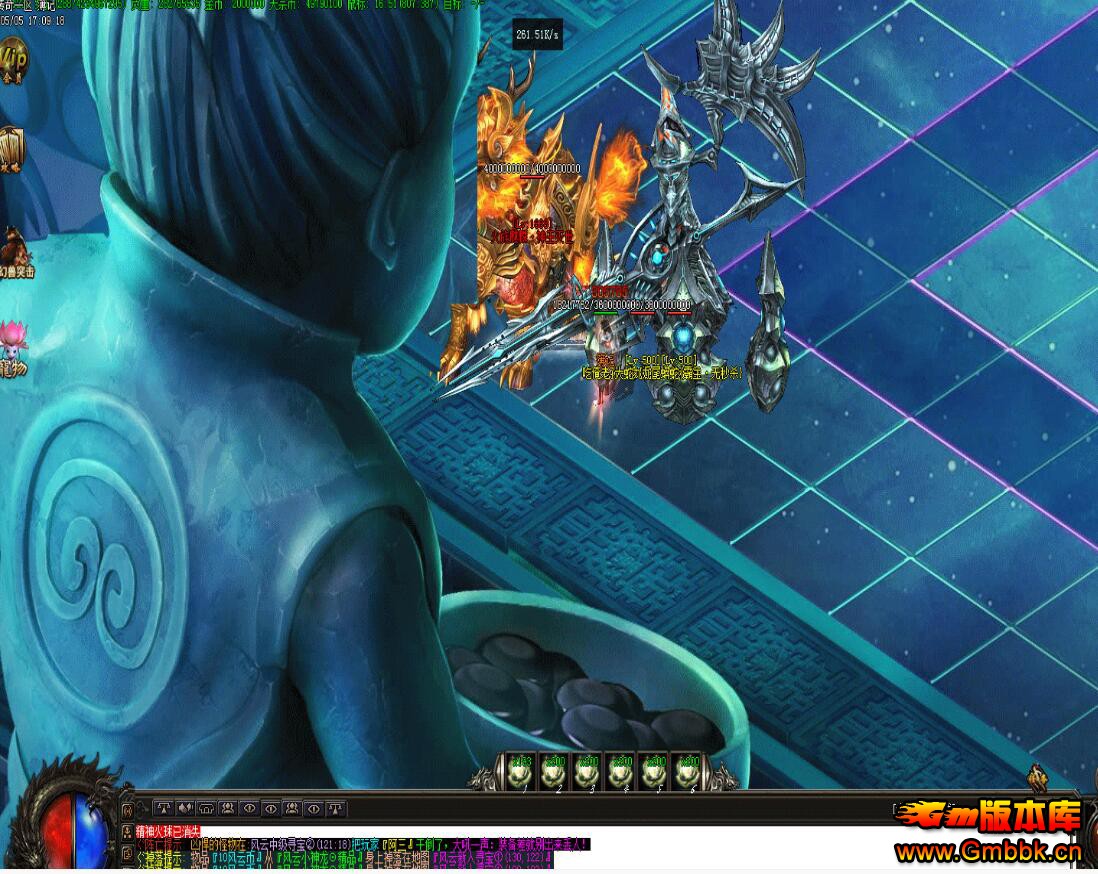Open the 攻略 strategy guide cards icon
The image size is (1098, 874).
[10, 150]
